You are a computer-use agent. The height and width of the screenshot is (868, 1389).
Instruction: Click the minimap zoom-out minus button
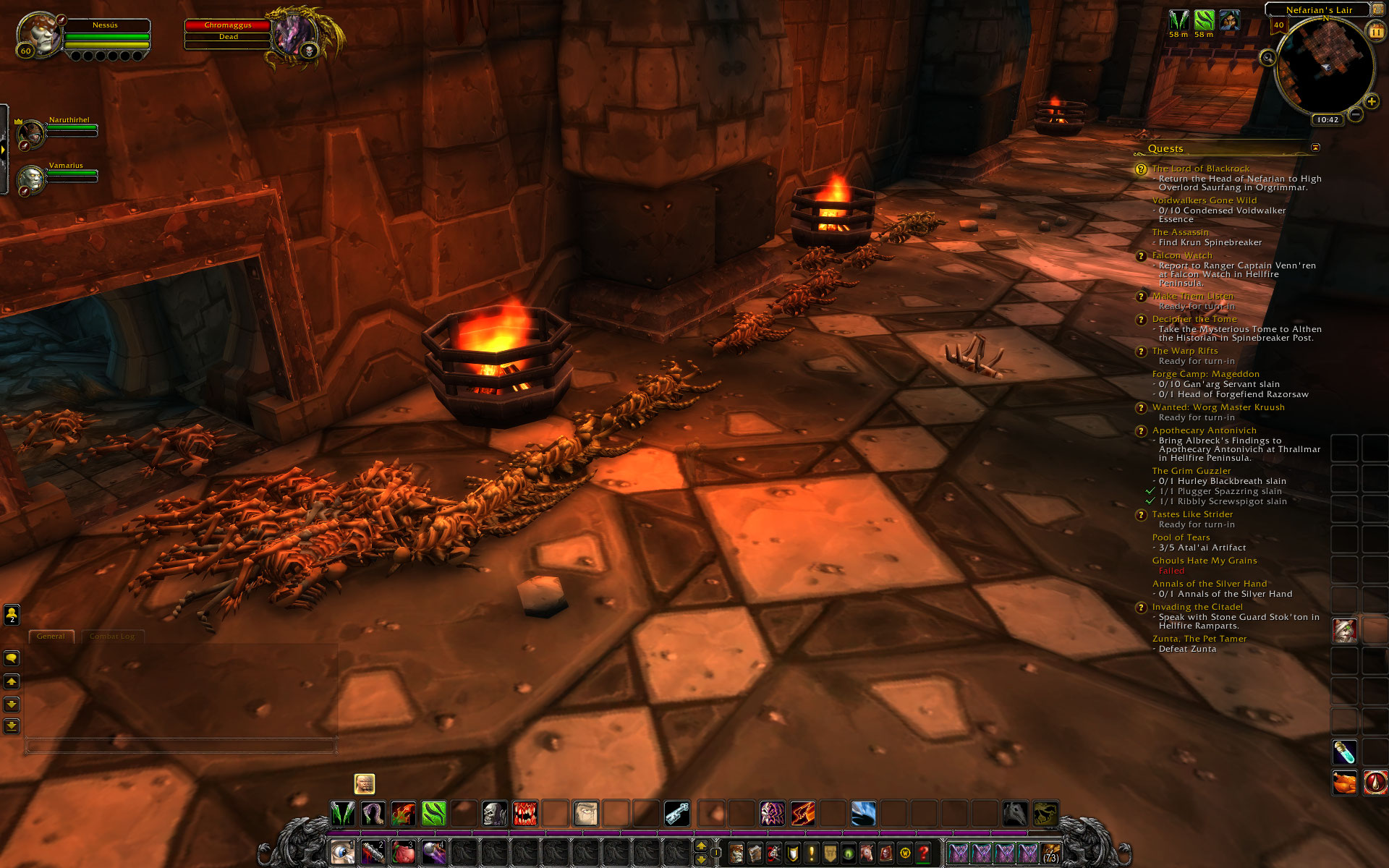(x=1356, y=114)
